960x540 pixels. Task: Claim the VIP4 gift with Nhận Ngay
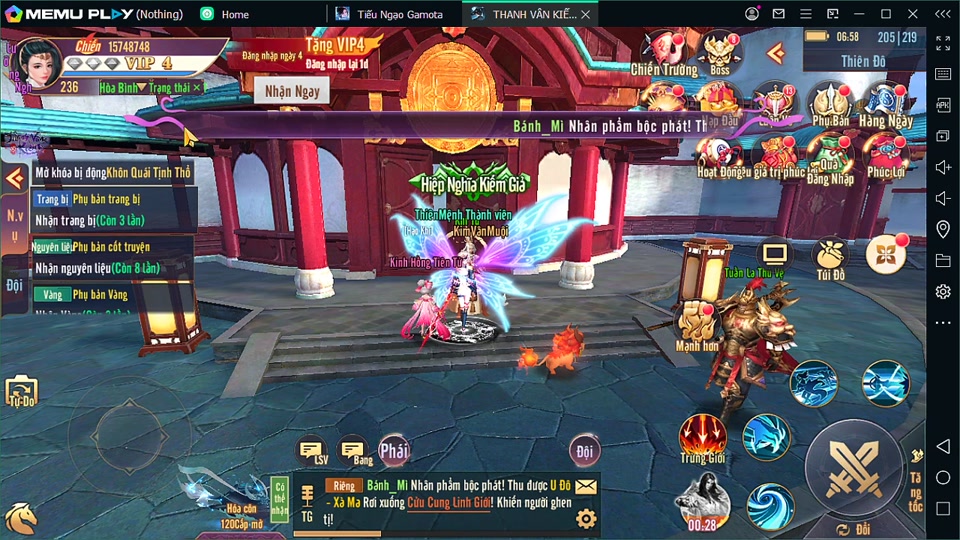(292, 92)
